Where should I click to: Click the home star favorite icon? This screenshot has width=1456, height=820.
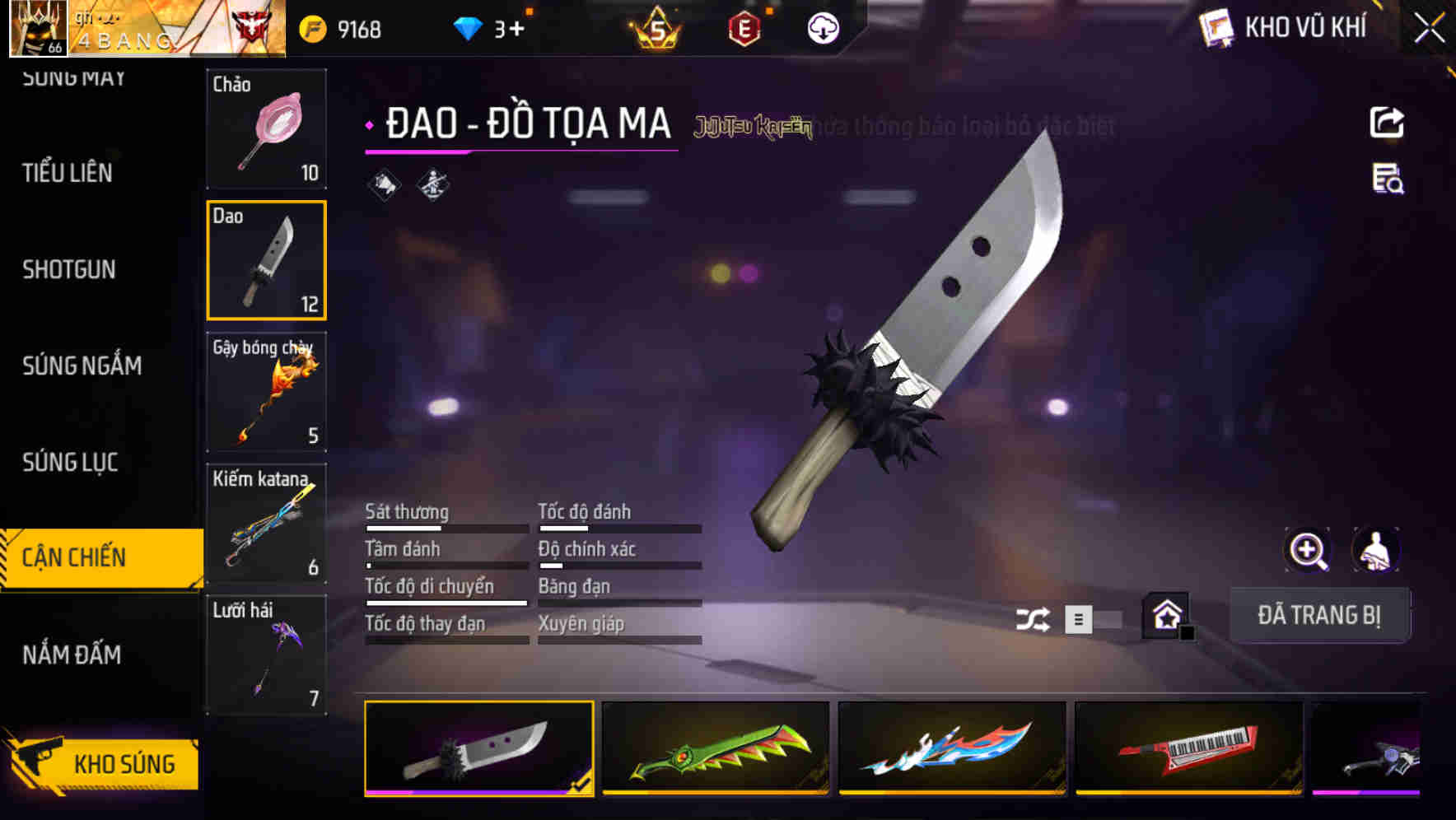pos(1166,614)
